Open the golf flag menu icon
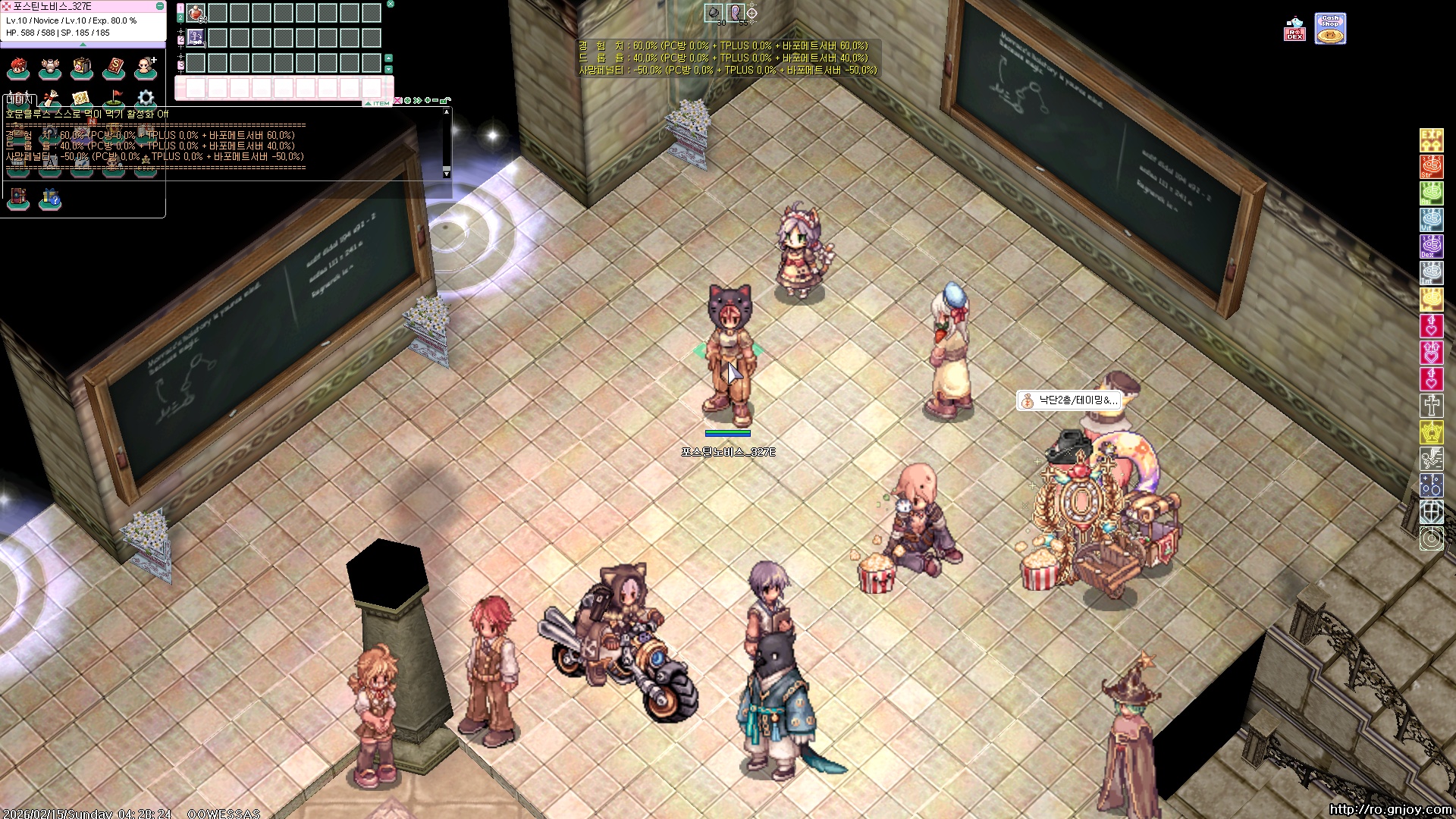 point(114,99)
